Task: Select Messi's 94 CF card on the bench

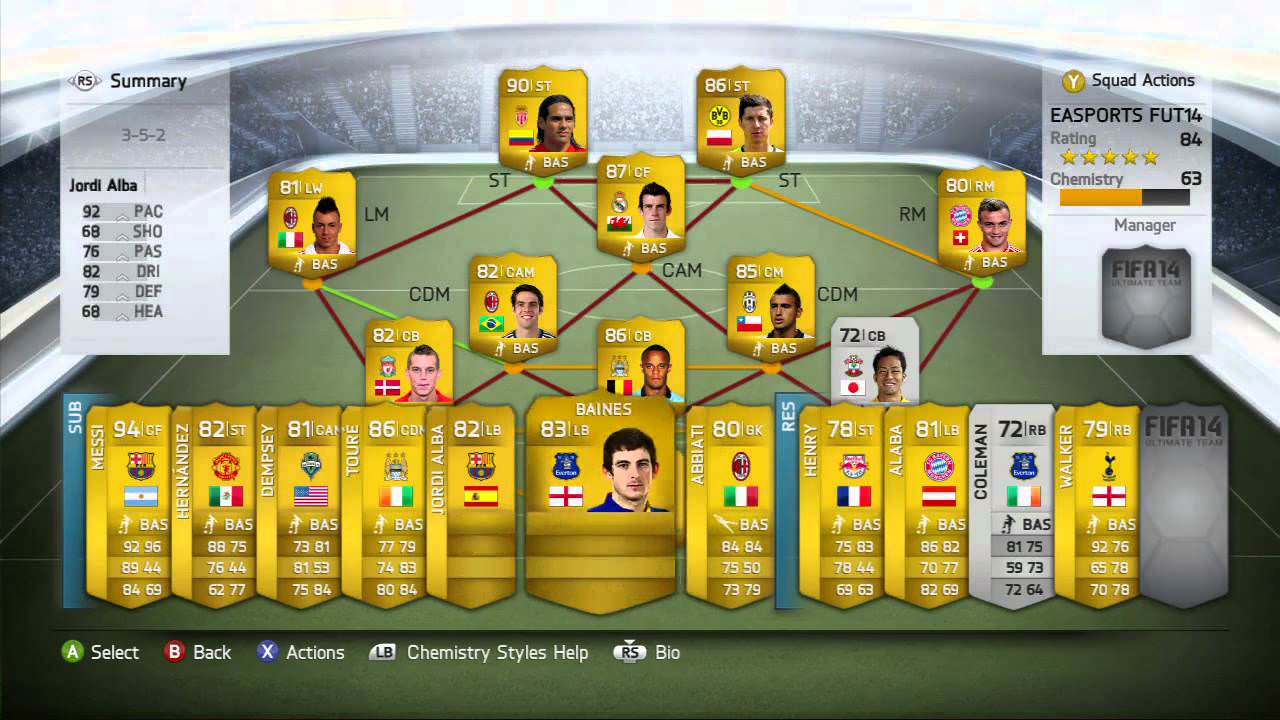Action: click(140, 500)
